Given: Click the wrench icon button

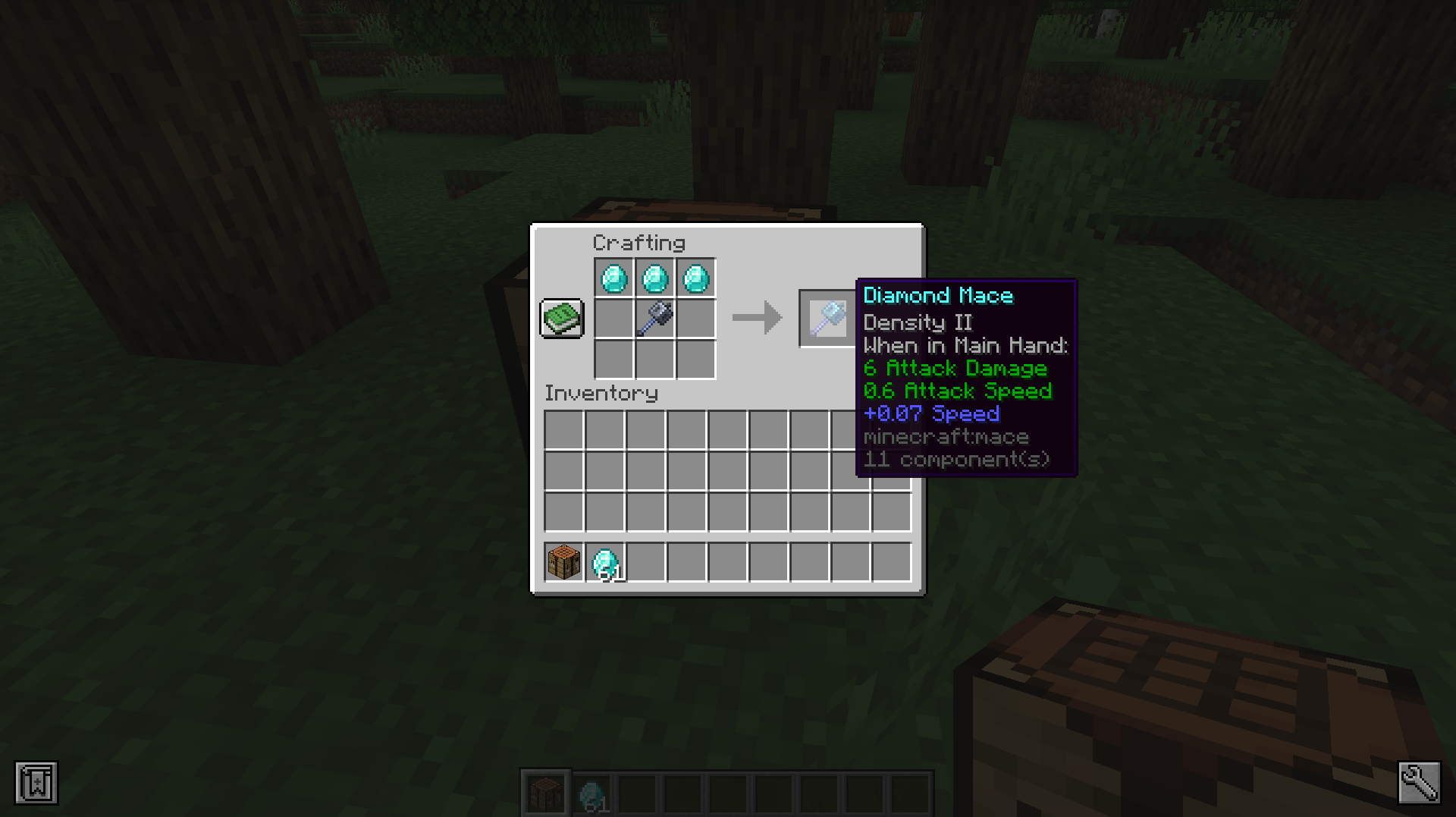Looking at the screenshot, I should click(x=1419, y=782).
